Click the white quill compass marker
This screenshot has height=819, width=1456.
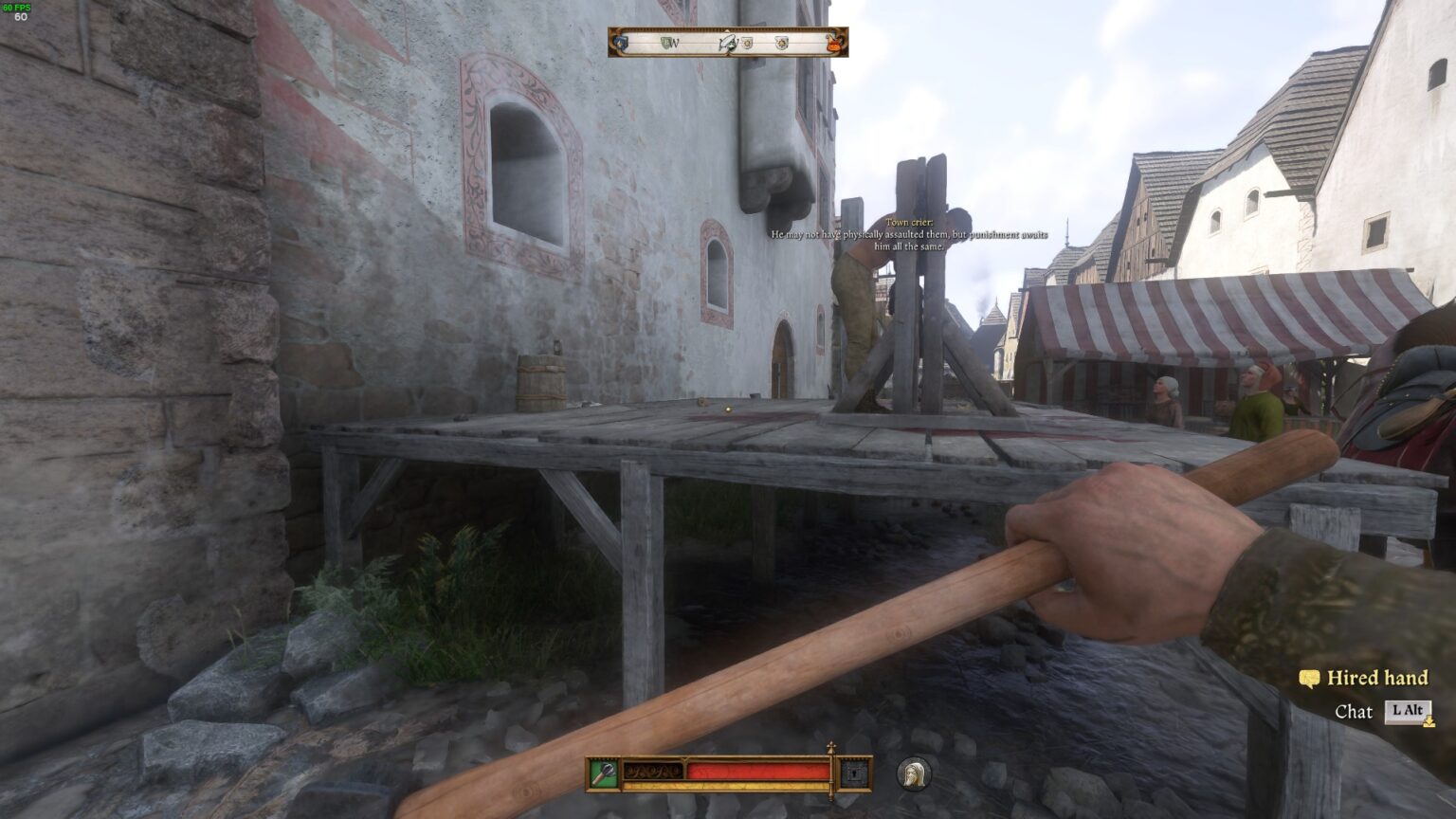729,42
